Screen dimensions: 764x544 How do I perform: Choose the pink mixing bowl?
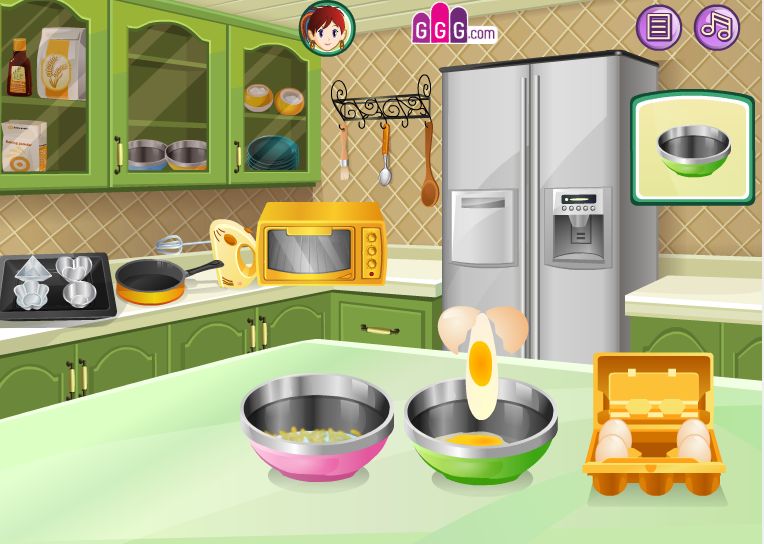pos(316,428)
